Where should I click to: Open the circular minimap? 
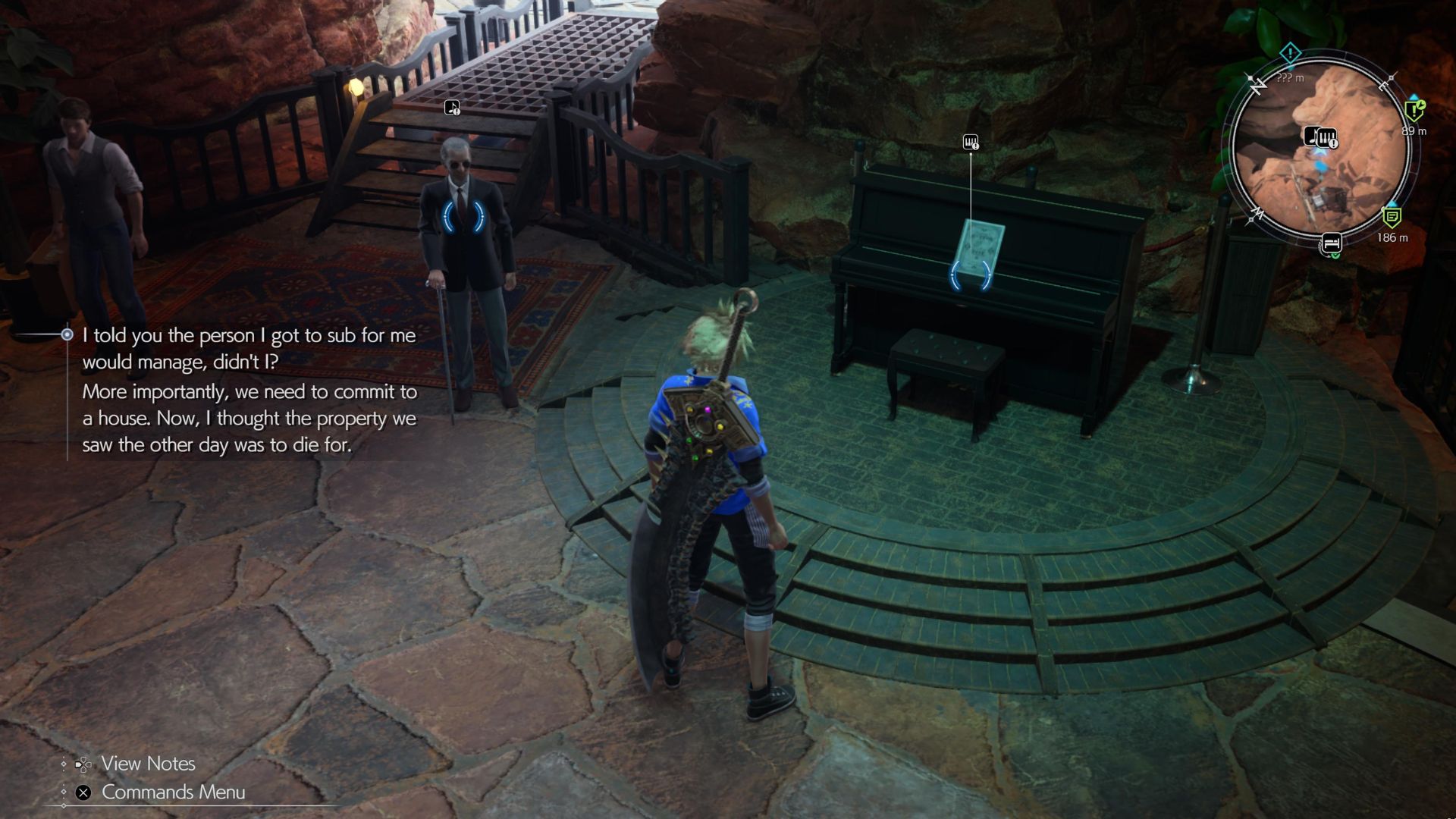[1321, 152]
